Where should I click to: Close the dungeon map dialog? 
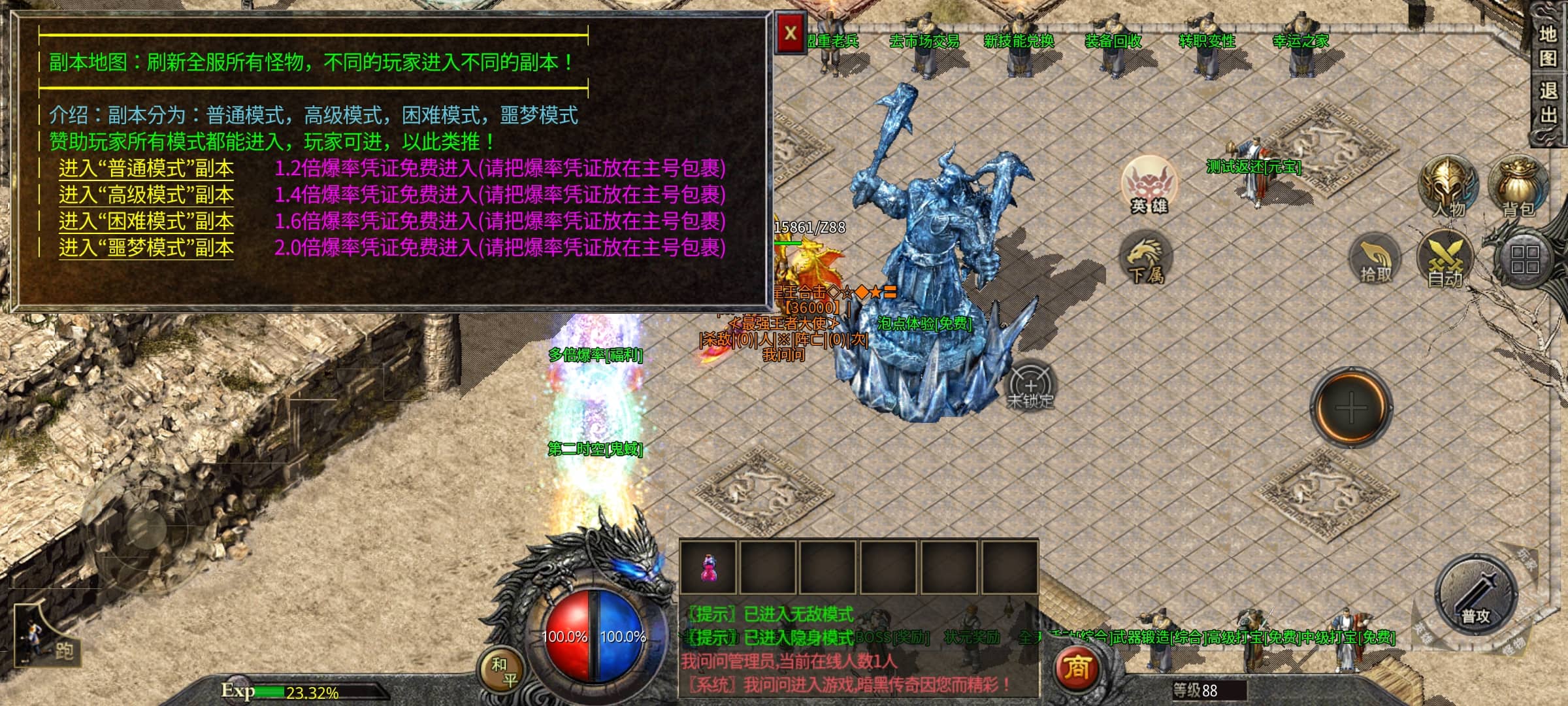click(x=791, y=33)
